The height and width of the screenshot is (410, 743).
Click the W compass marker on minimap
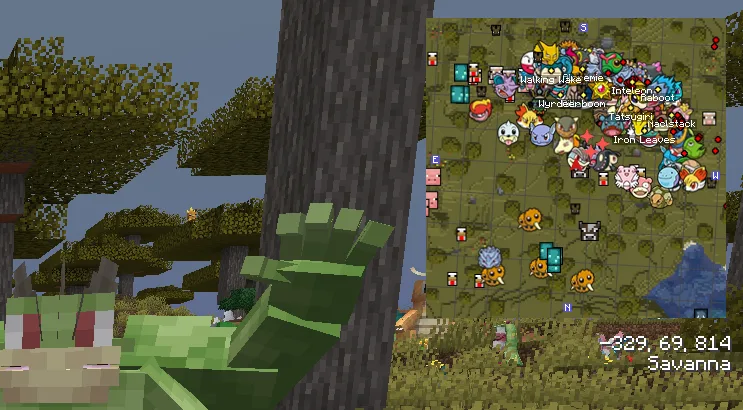716,175
